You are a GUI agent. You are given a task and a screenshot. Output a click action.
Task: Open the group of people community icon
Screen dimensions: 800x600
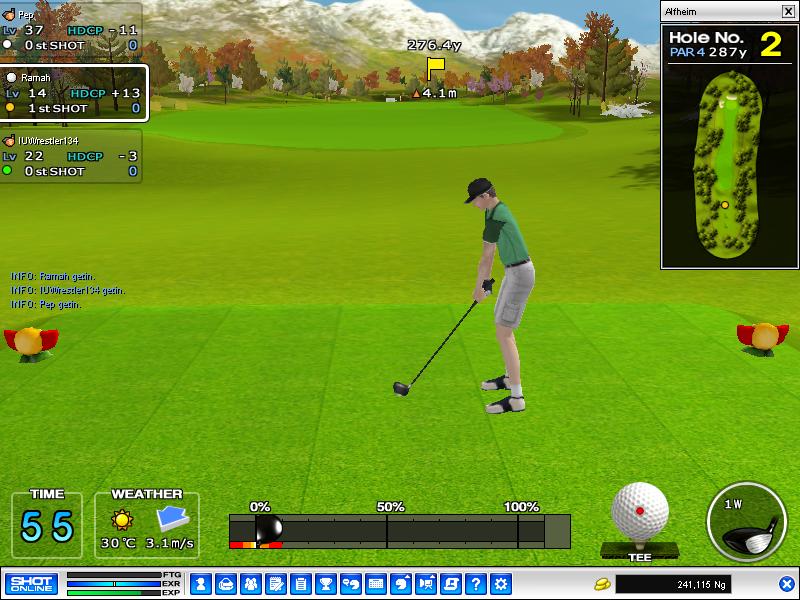coord(251,583)
